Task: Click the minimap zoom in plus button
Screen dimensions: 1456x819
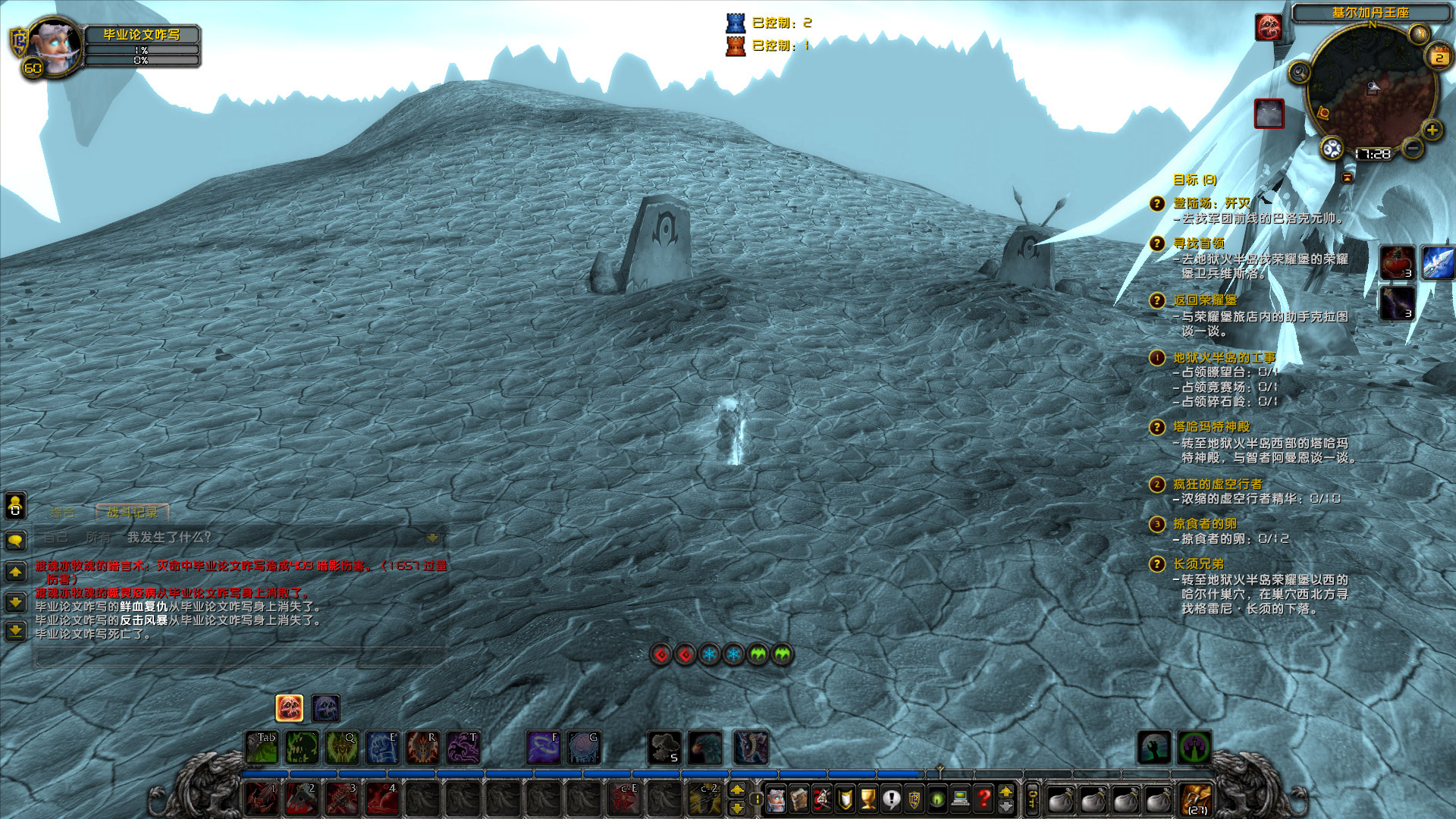Action: (1432, 130)
